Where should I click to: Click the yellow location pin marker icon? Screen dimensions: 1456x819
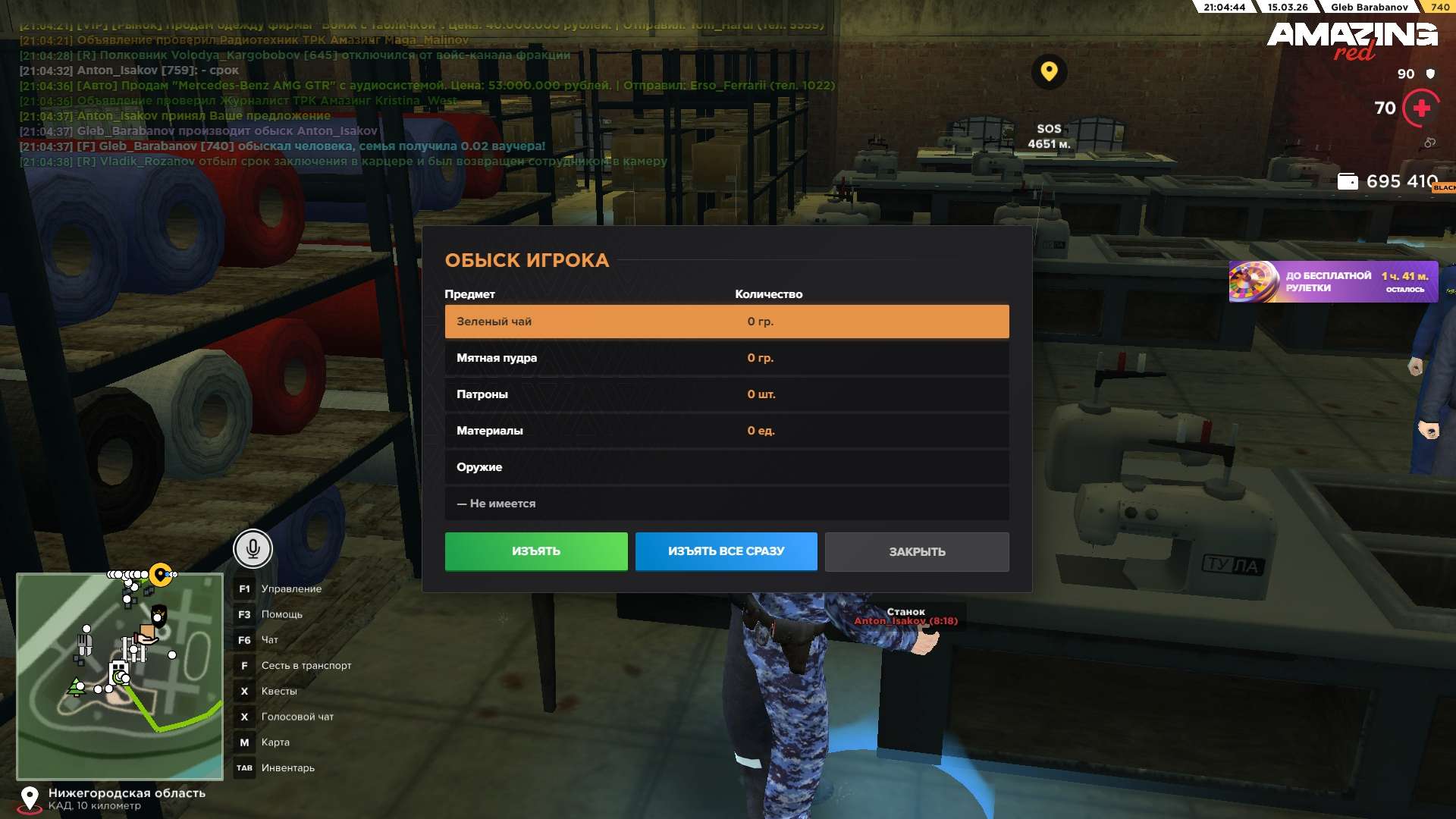[1049, 72]
